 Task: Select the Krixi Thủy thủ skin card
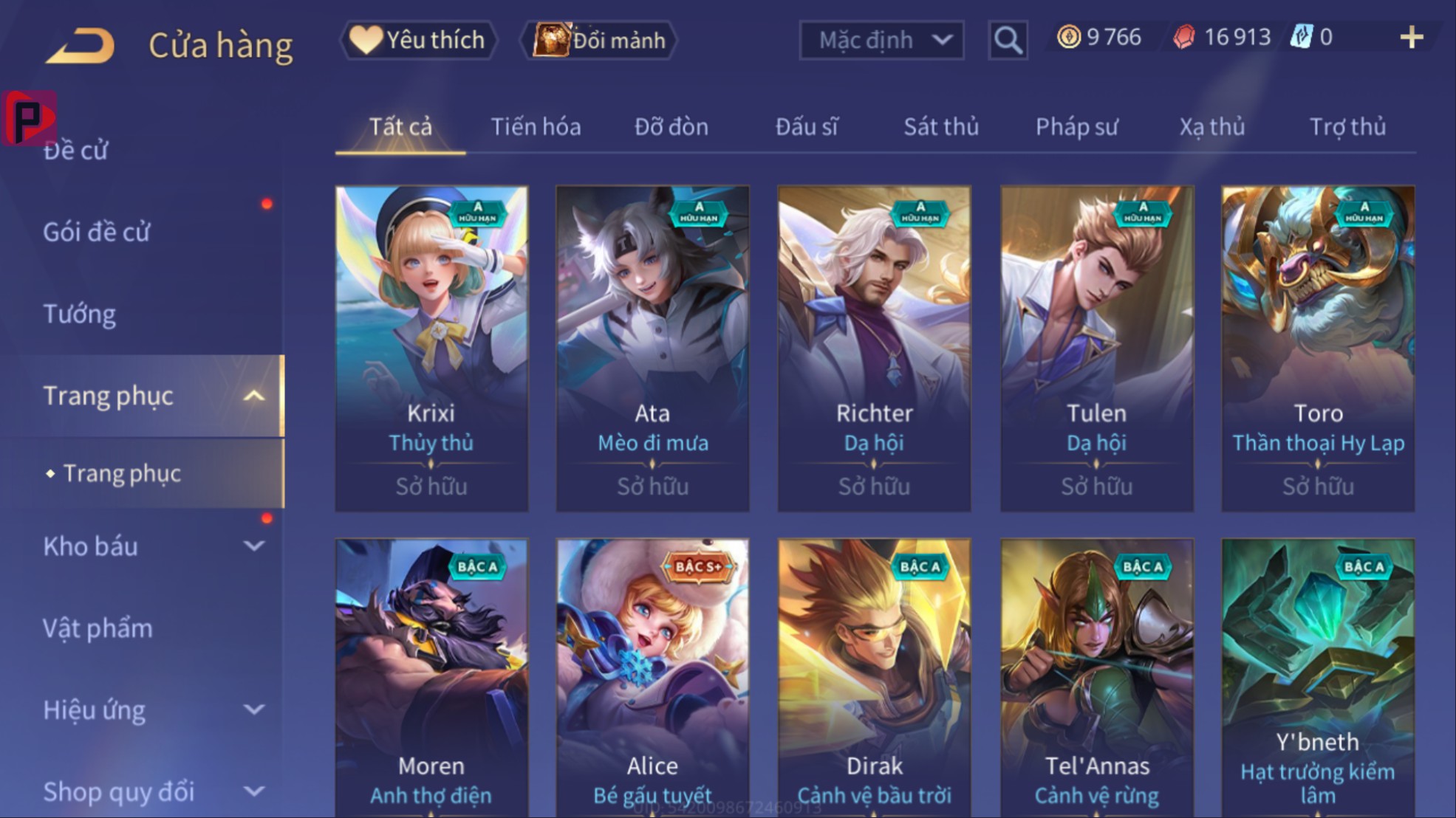pos(431,348)
